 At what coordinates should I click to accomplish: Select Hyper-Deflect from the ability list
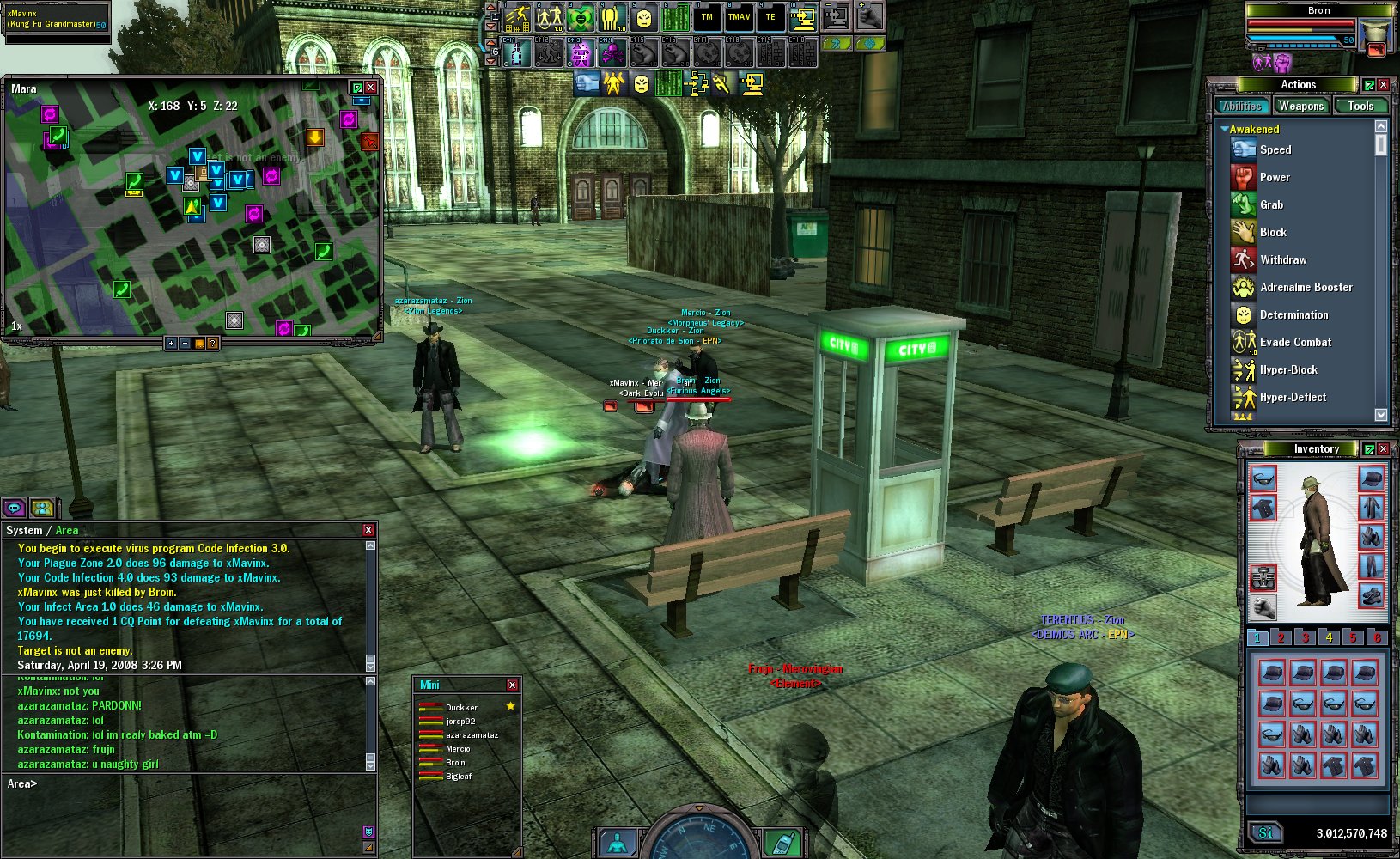(1293, 397)
